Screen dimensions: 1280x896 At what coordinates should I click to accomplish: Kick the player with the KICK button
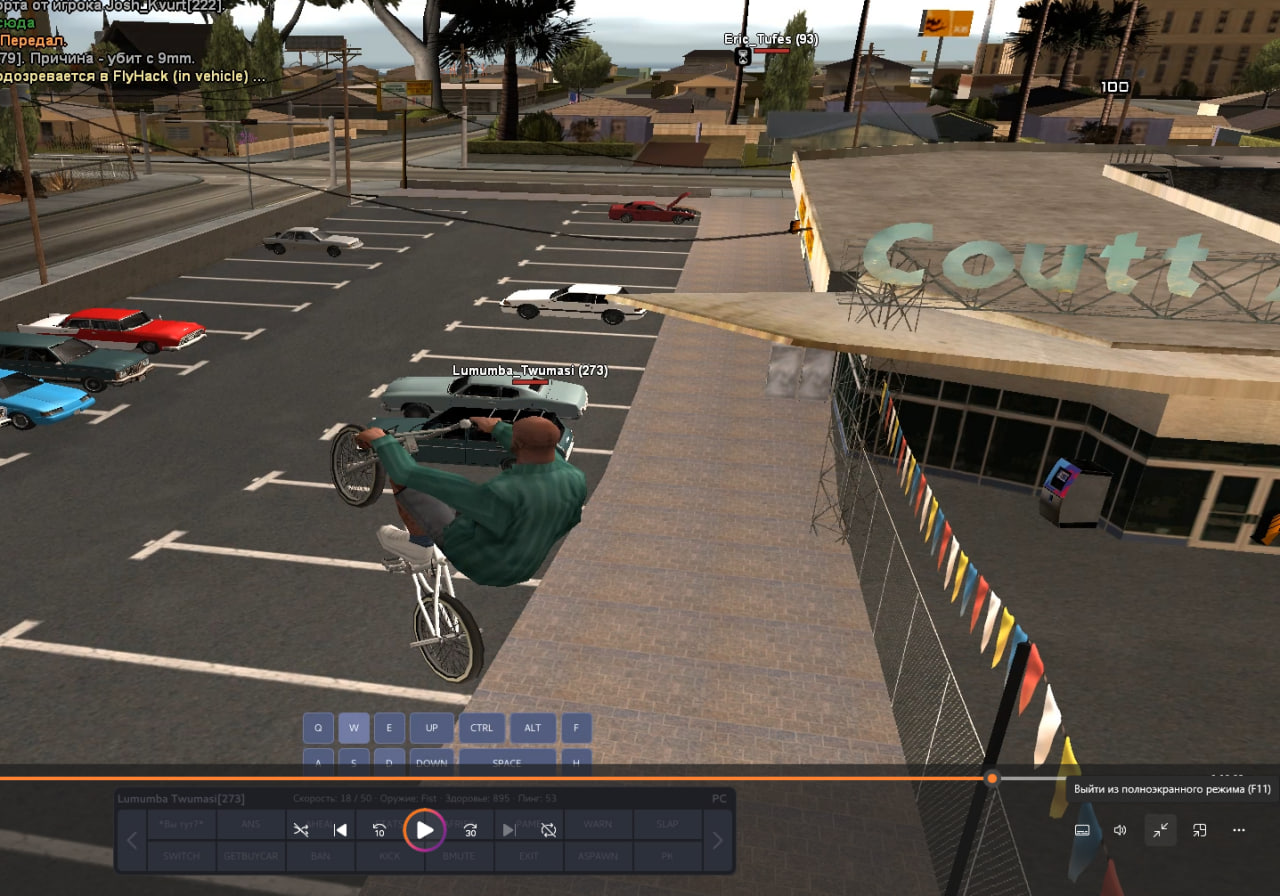point(390,856)
